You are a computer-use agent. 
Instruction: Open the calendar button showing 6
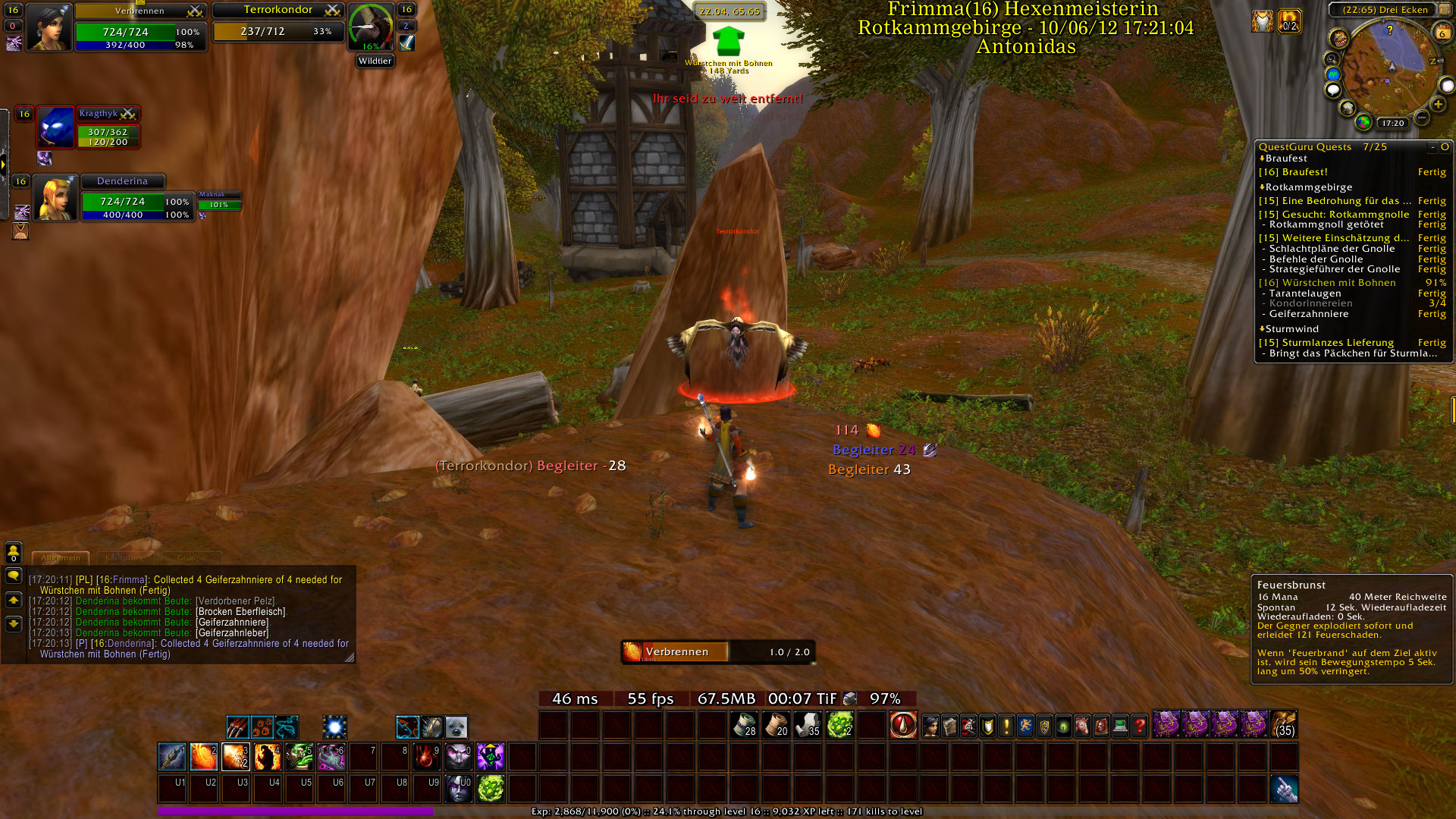(1442, 33)
